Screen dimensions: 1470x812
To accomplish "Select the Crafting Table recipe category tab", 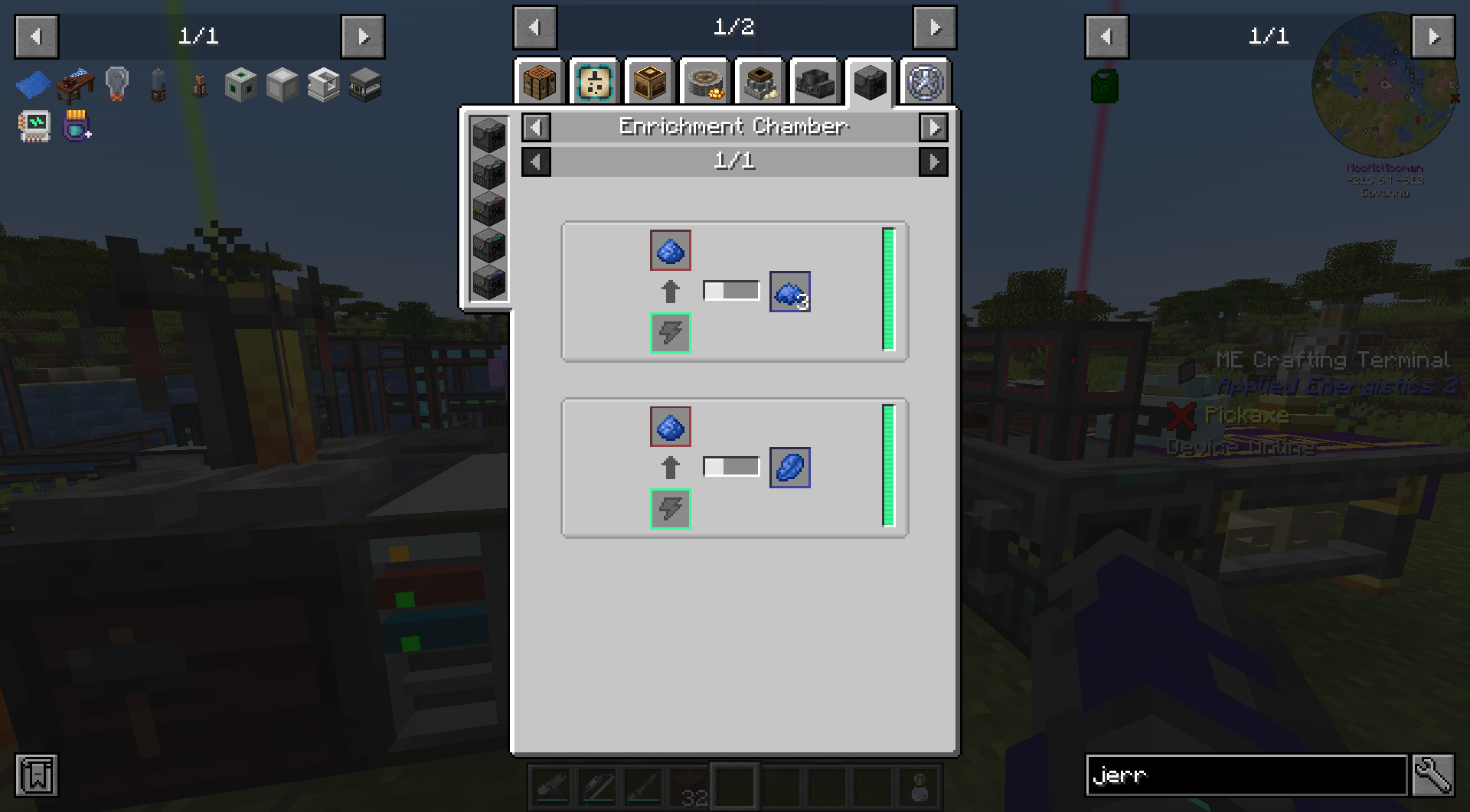I will [538, 83].
